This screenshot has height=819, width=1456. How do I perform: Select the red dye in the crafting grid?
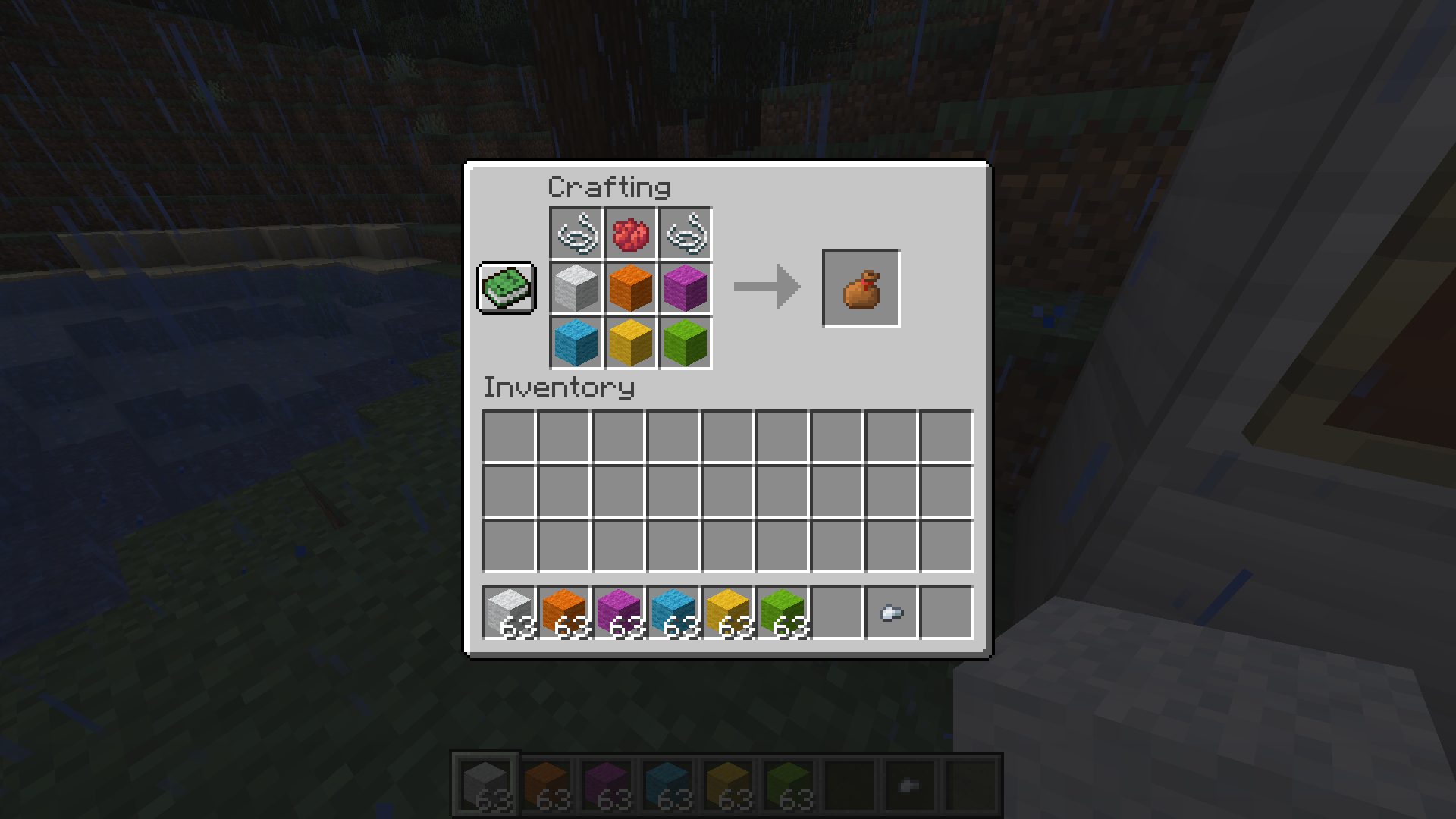point(629,233)
